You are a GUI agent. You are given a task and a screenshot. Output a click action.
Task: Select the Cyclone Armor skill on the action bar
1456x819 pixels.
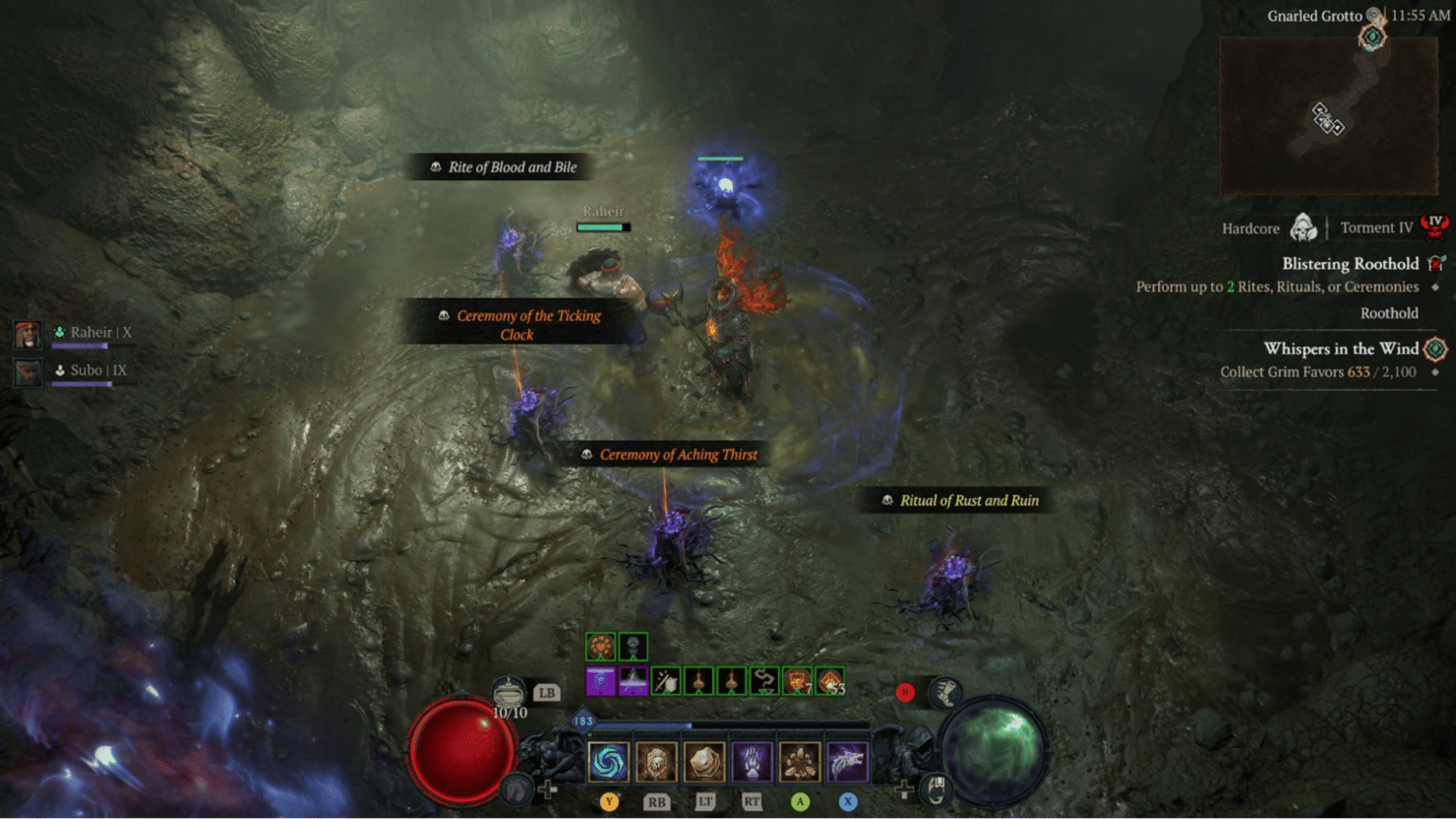click(x=608, y=761)
